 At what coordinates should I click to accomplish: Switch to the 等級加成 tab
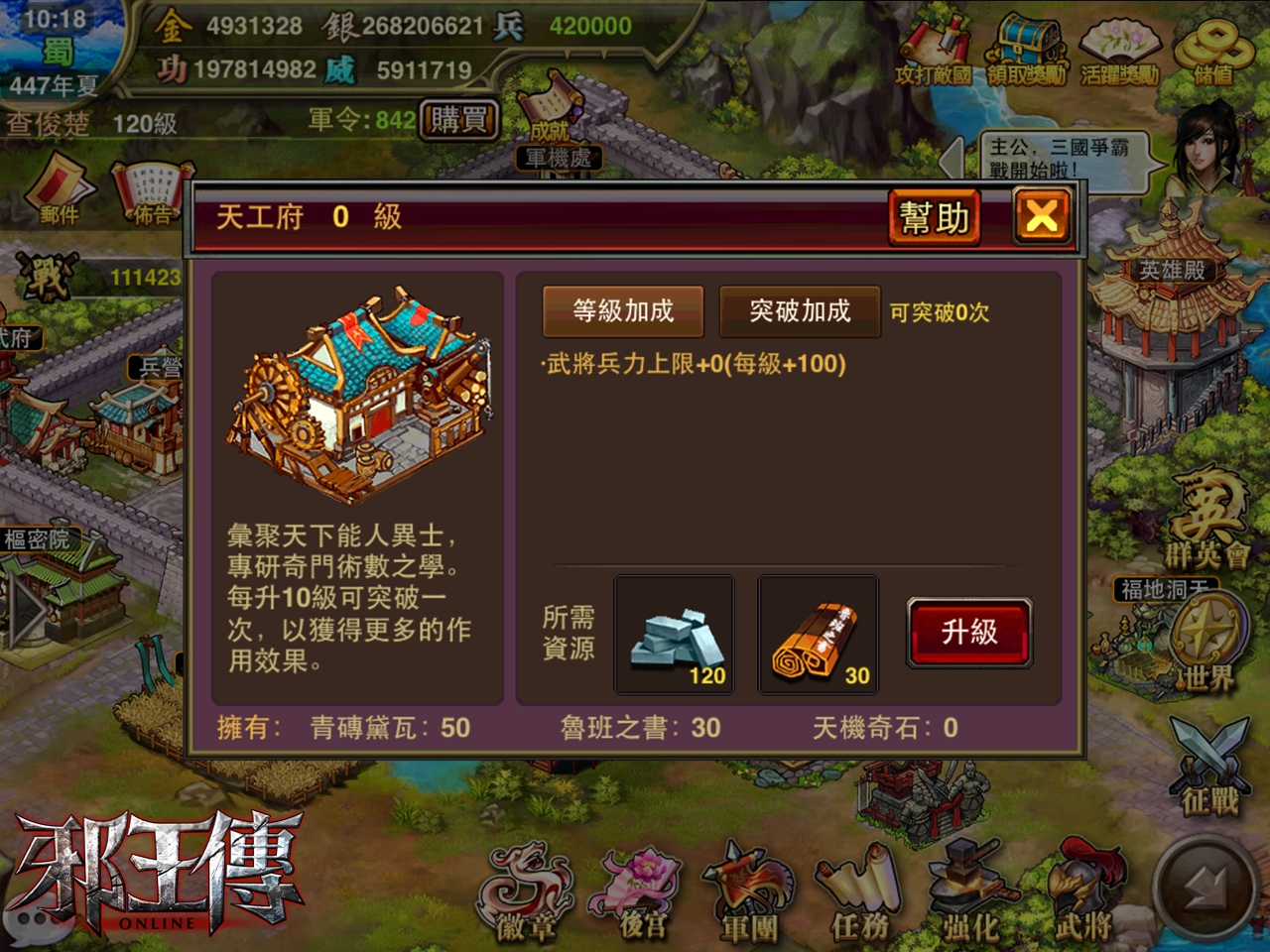point(622,310)
